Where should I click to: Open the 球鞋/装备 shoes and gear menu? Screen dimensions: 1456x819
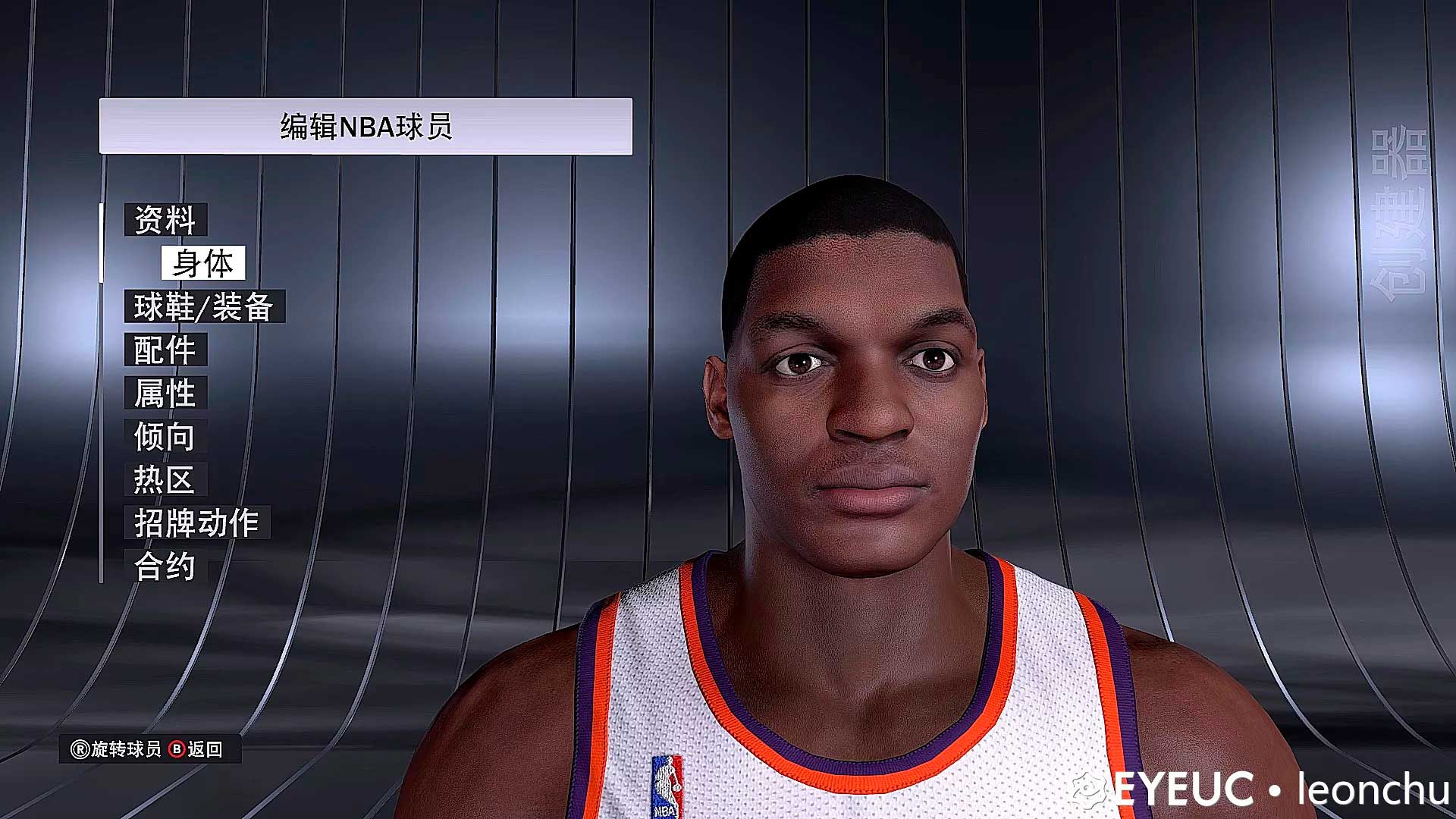(204, 306)
